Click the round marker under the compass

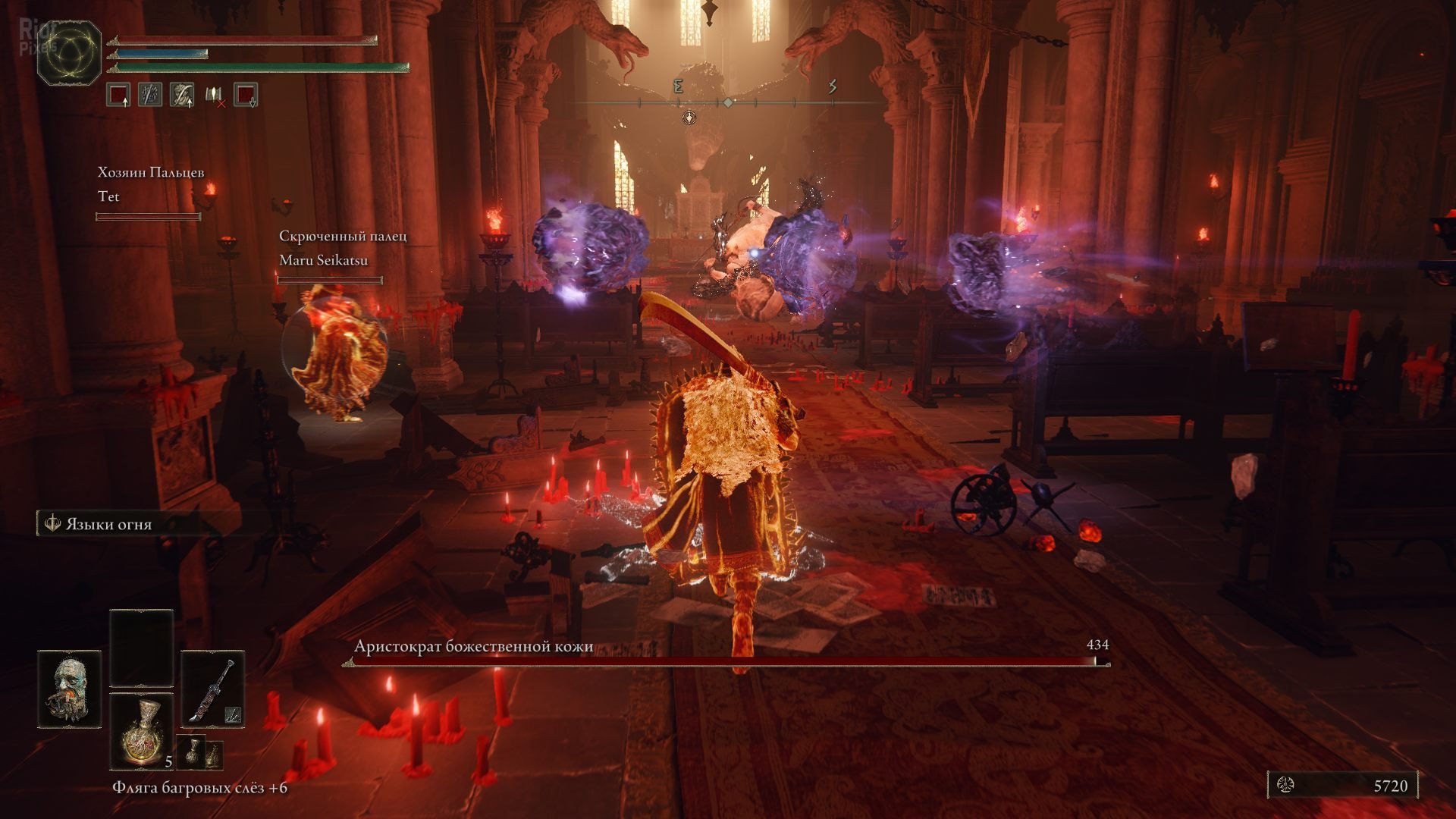click(689, 117)
